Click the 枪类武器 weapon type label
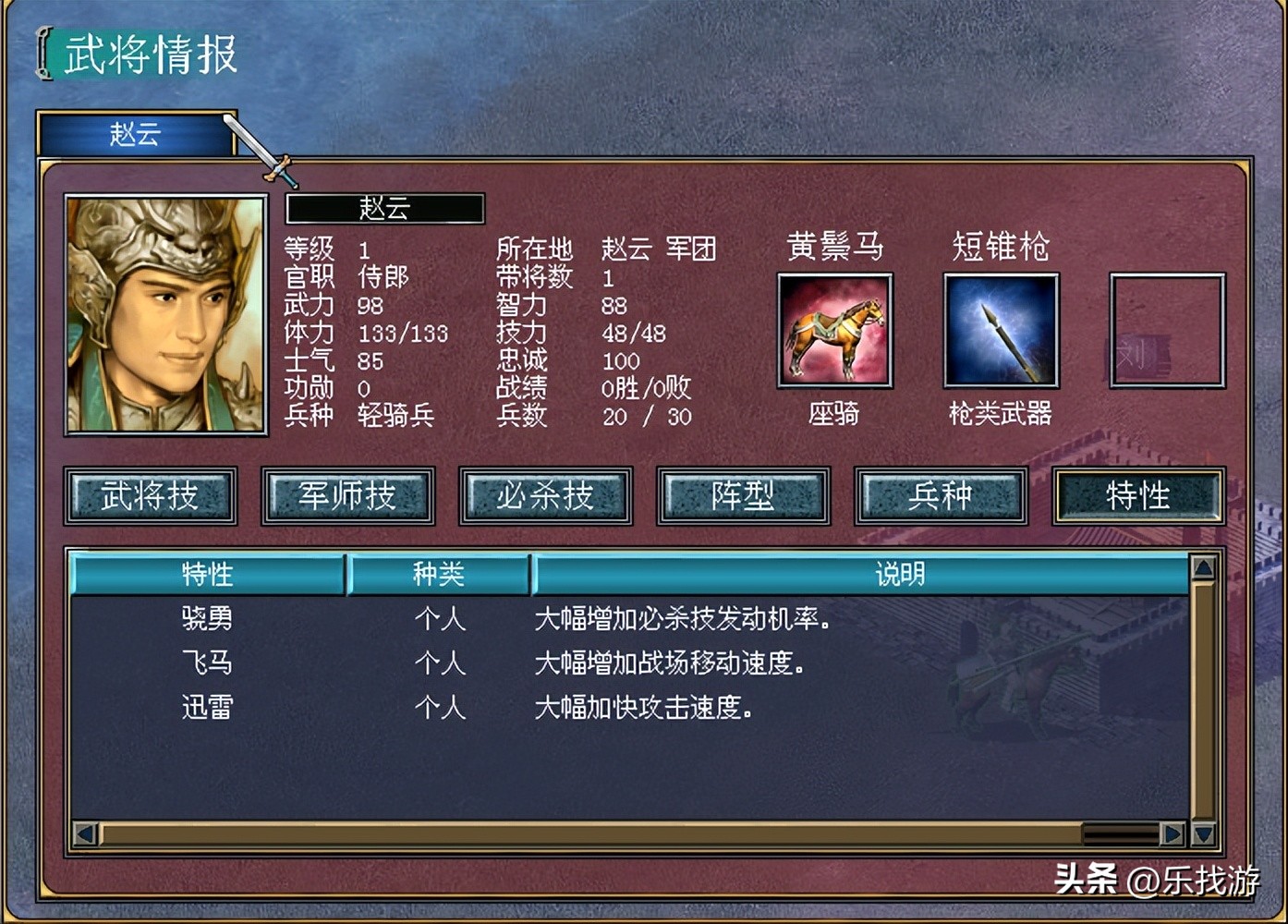The image size is (1288, 924). coord(1001,414)
